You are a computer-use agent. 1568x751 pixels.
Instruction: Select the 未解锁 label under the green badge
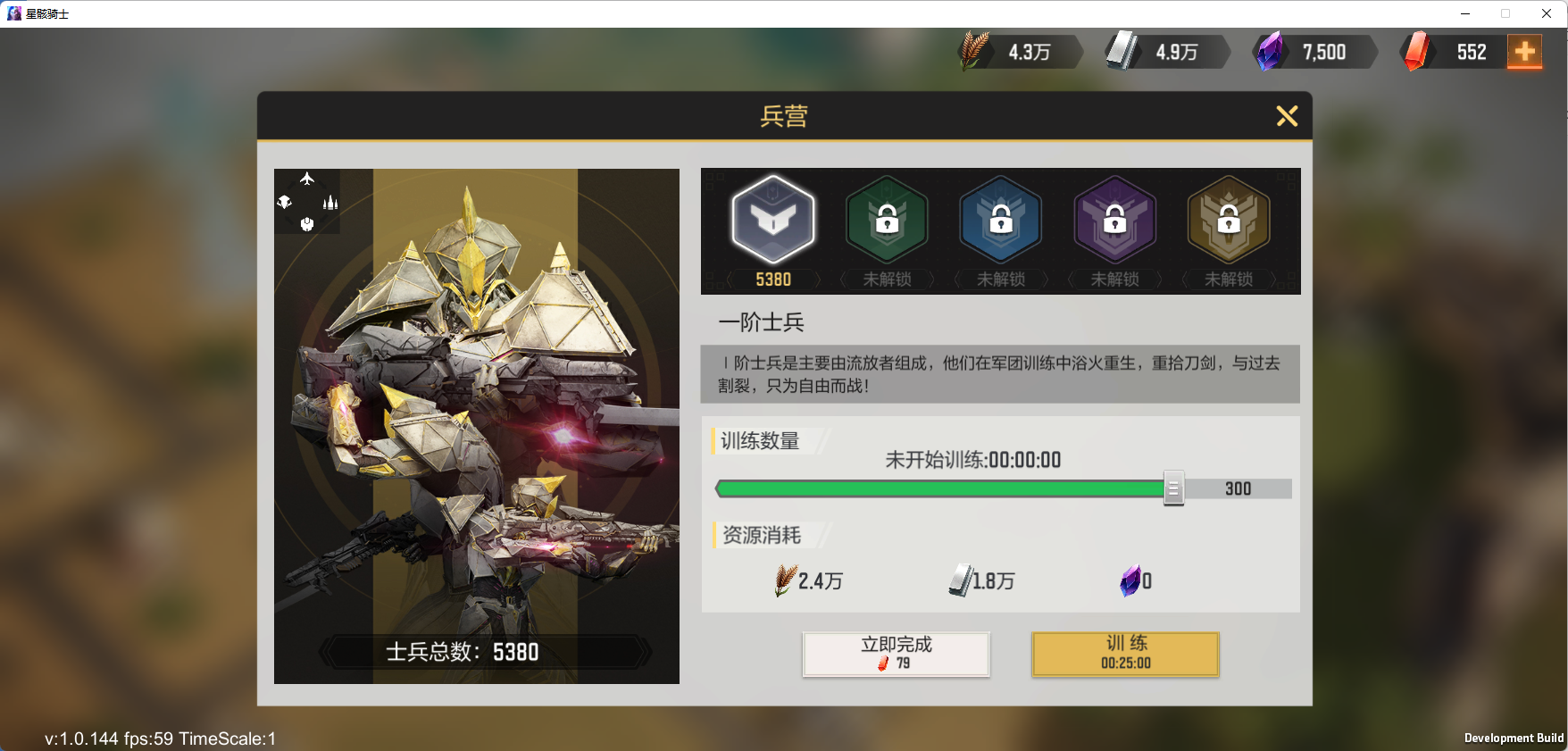(x=887, y=280)
